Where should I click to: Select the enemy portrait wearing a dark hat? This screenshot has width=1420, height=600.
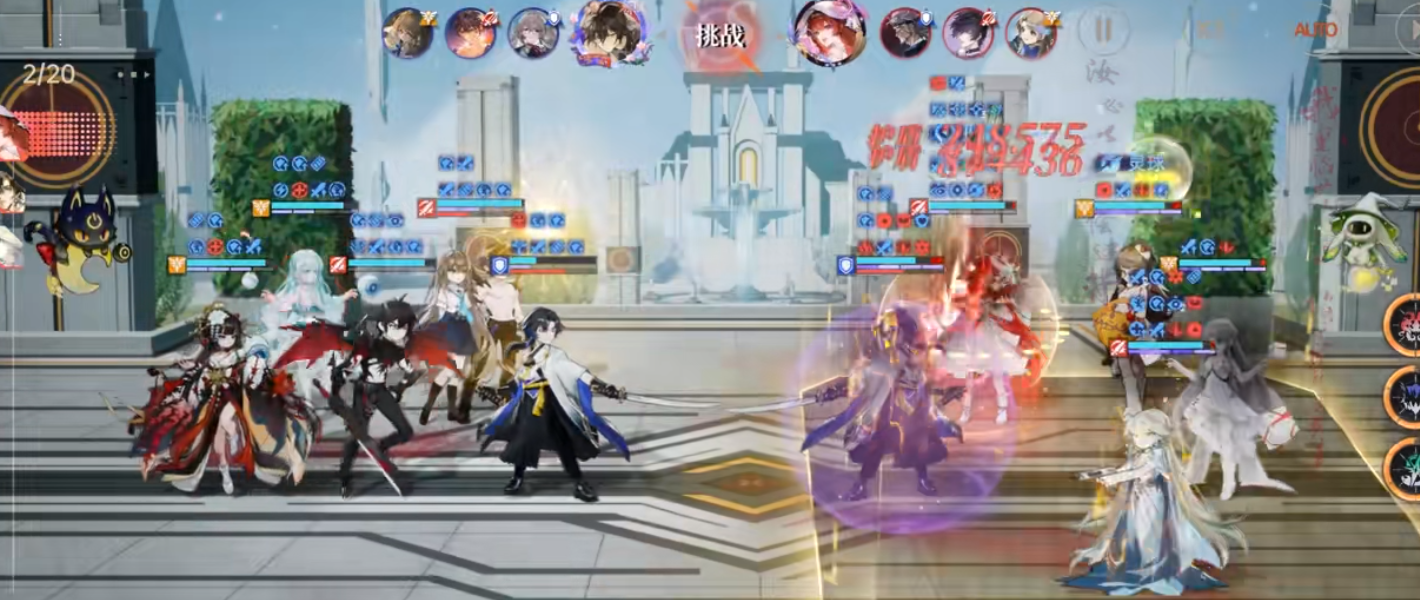pyautogui.click(x=905, y=33)
